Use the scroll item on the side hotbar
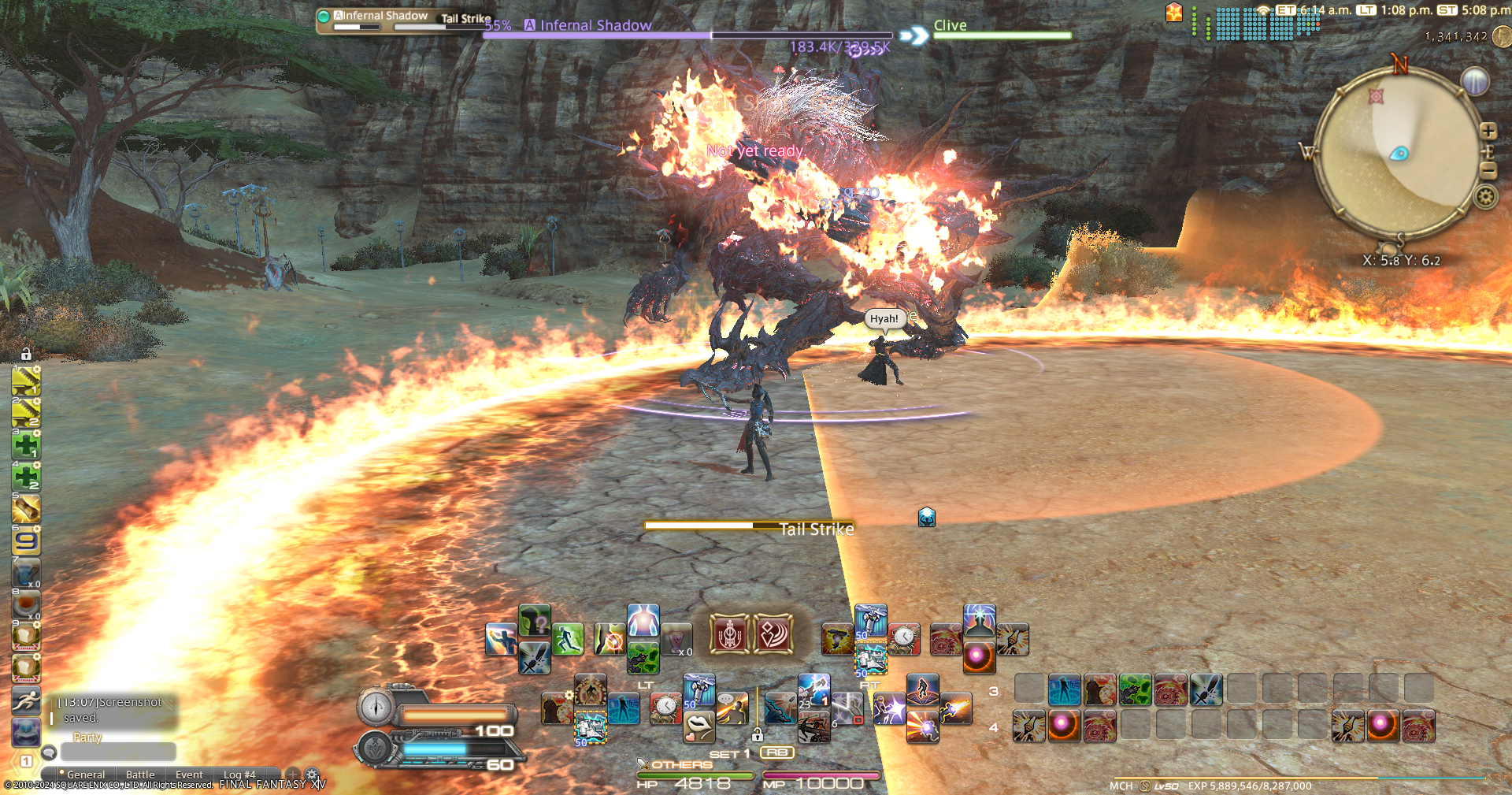The image size is (1512, 795). tap(26, 509)
